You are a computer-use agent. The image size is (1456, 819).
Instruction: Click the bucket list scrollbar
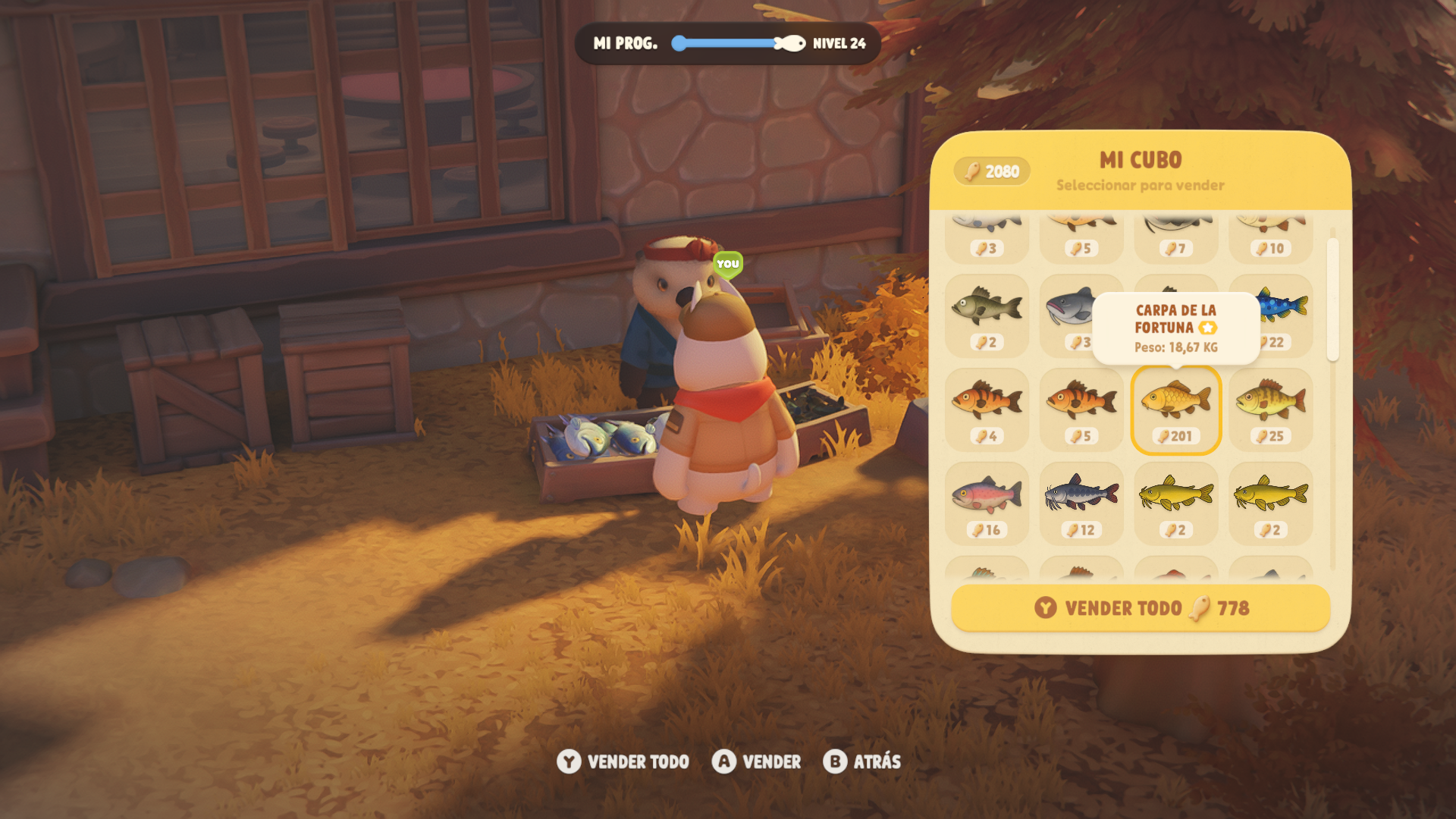1332,300
